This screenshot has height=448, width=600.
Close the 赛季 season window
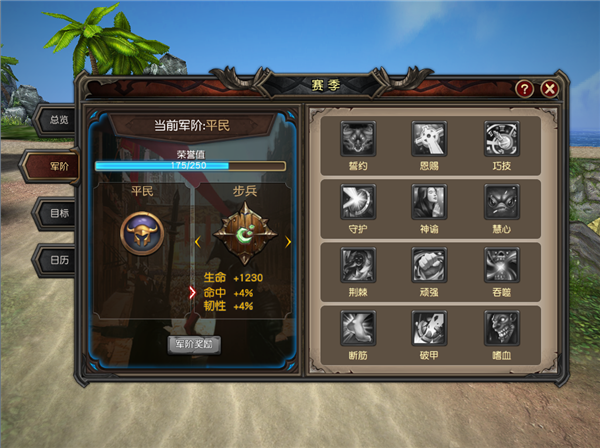(549, 89)
